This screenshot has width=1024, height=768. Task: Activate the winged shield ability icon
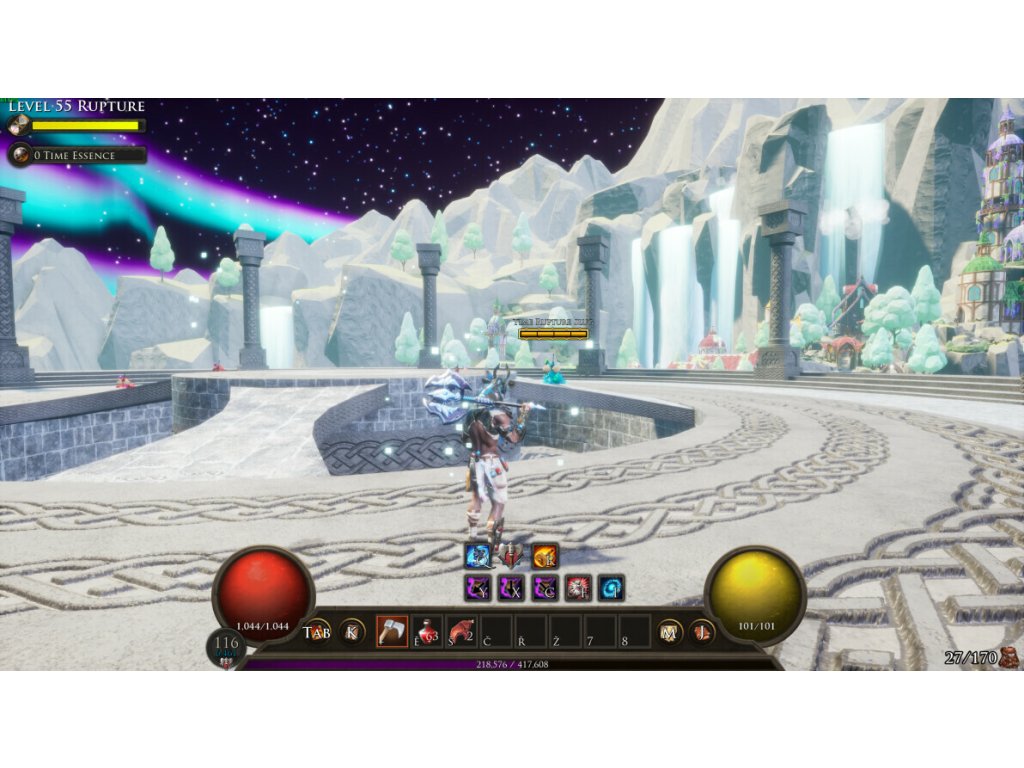coord(511,556)
